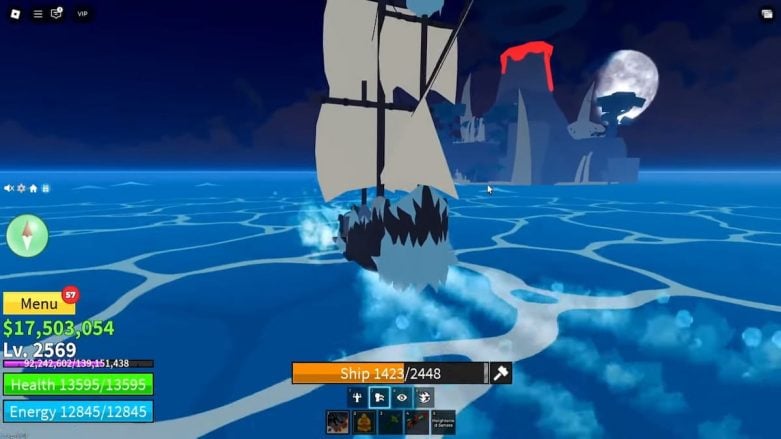Open the yellow Menu button

38,304
